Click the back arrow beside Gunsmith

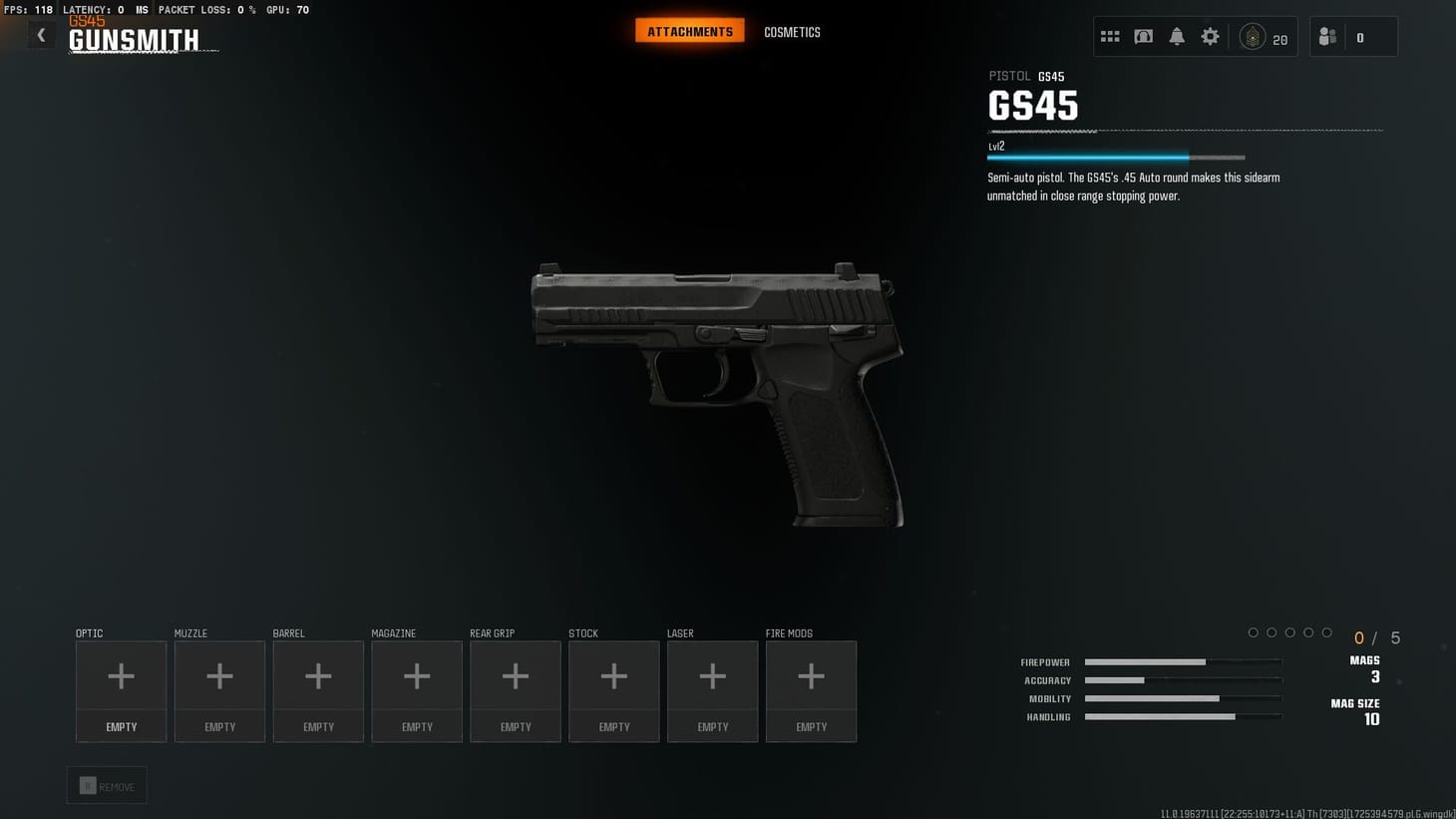click(x=41, y=34)
